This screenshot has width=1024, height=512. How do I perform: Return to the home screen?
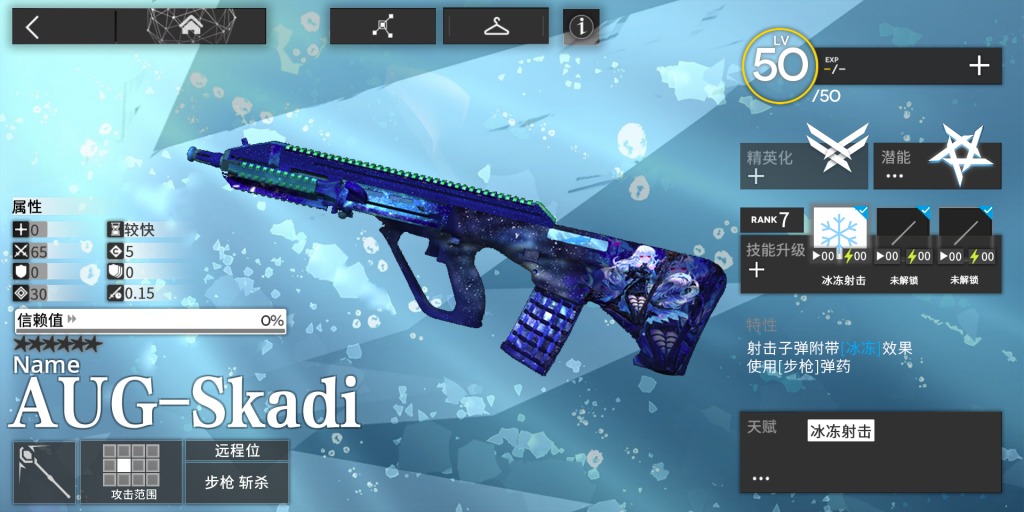point(191,27)
